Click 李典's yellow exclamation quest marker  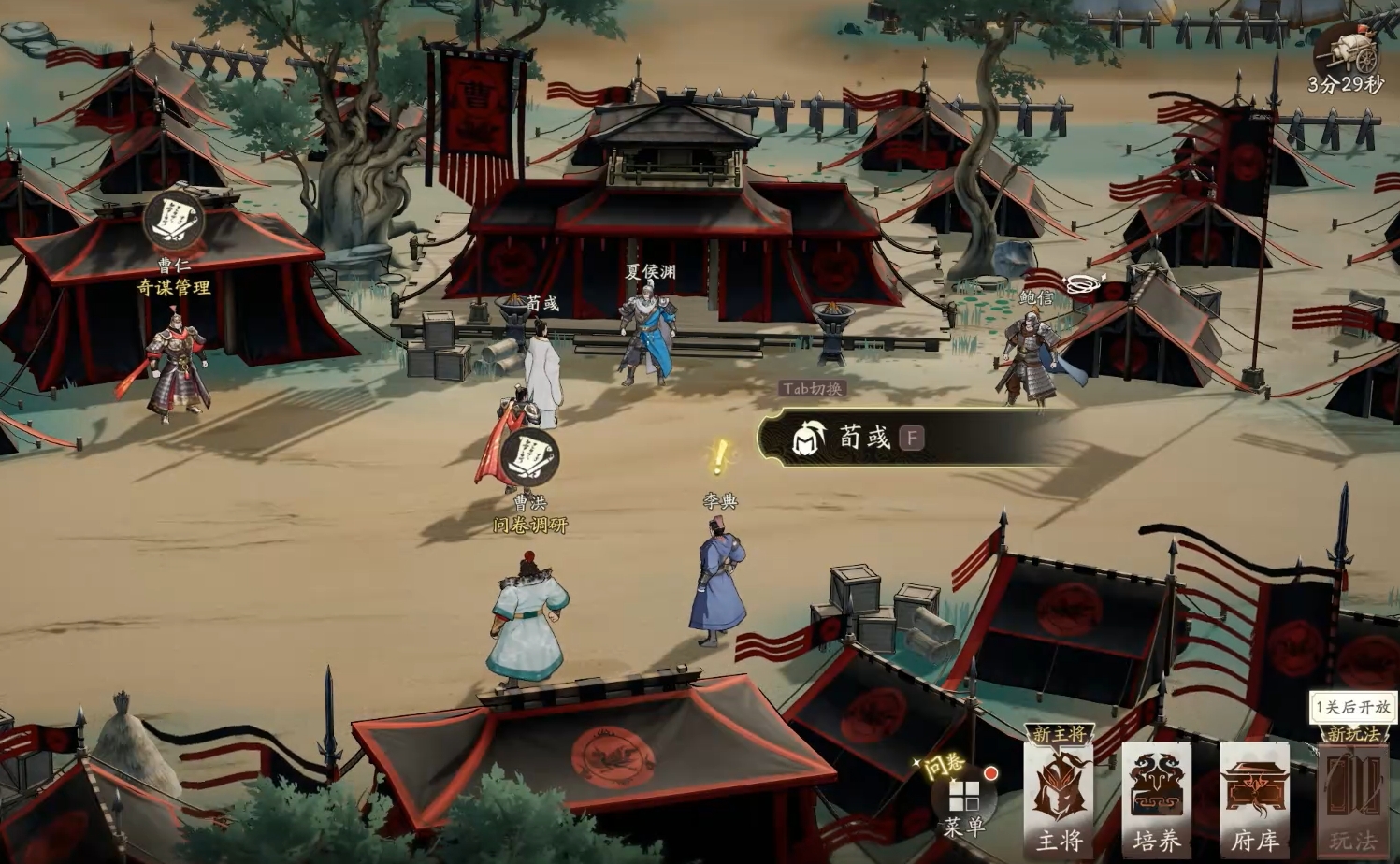719,458
